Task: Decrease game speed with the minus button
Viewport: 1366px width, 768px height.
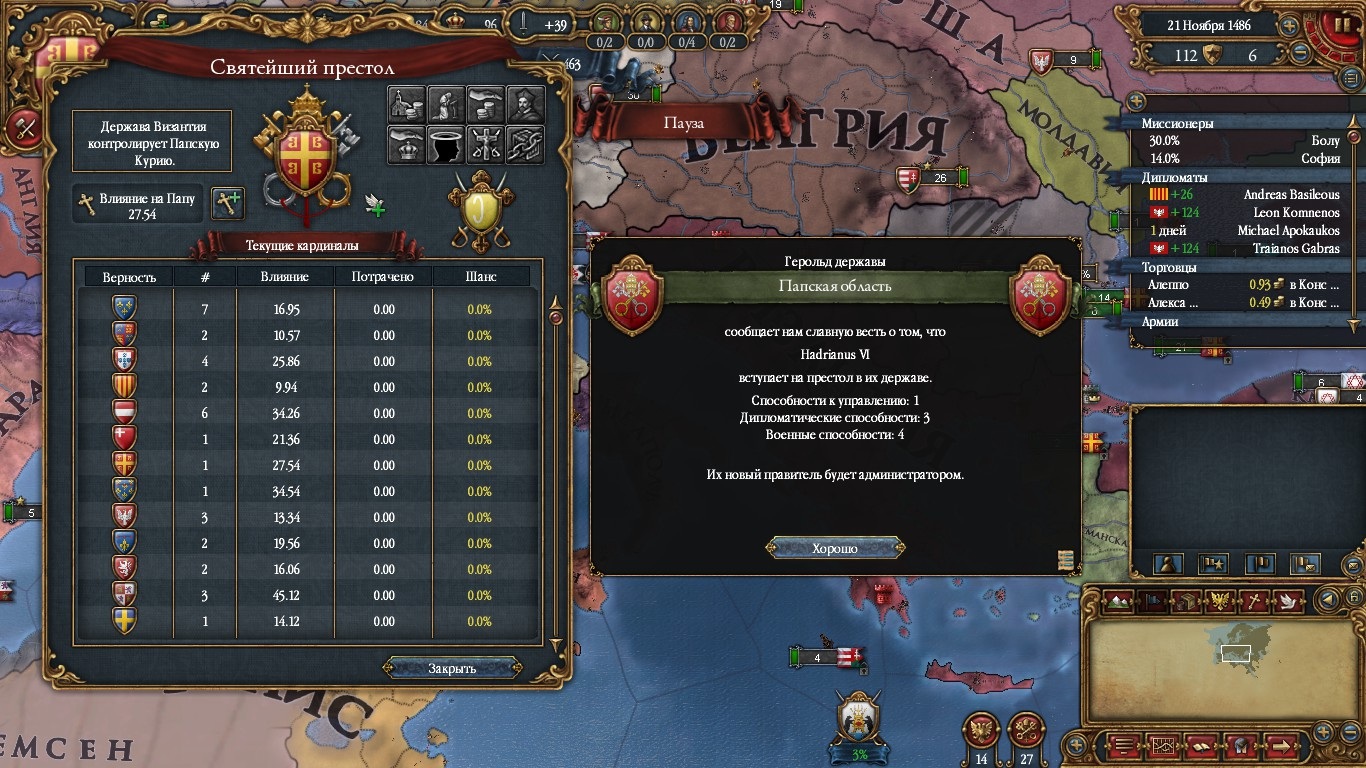Action: click(1301, 54)
